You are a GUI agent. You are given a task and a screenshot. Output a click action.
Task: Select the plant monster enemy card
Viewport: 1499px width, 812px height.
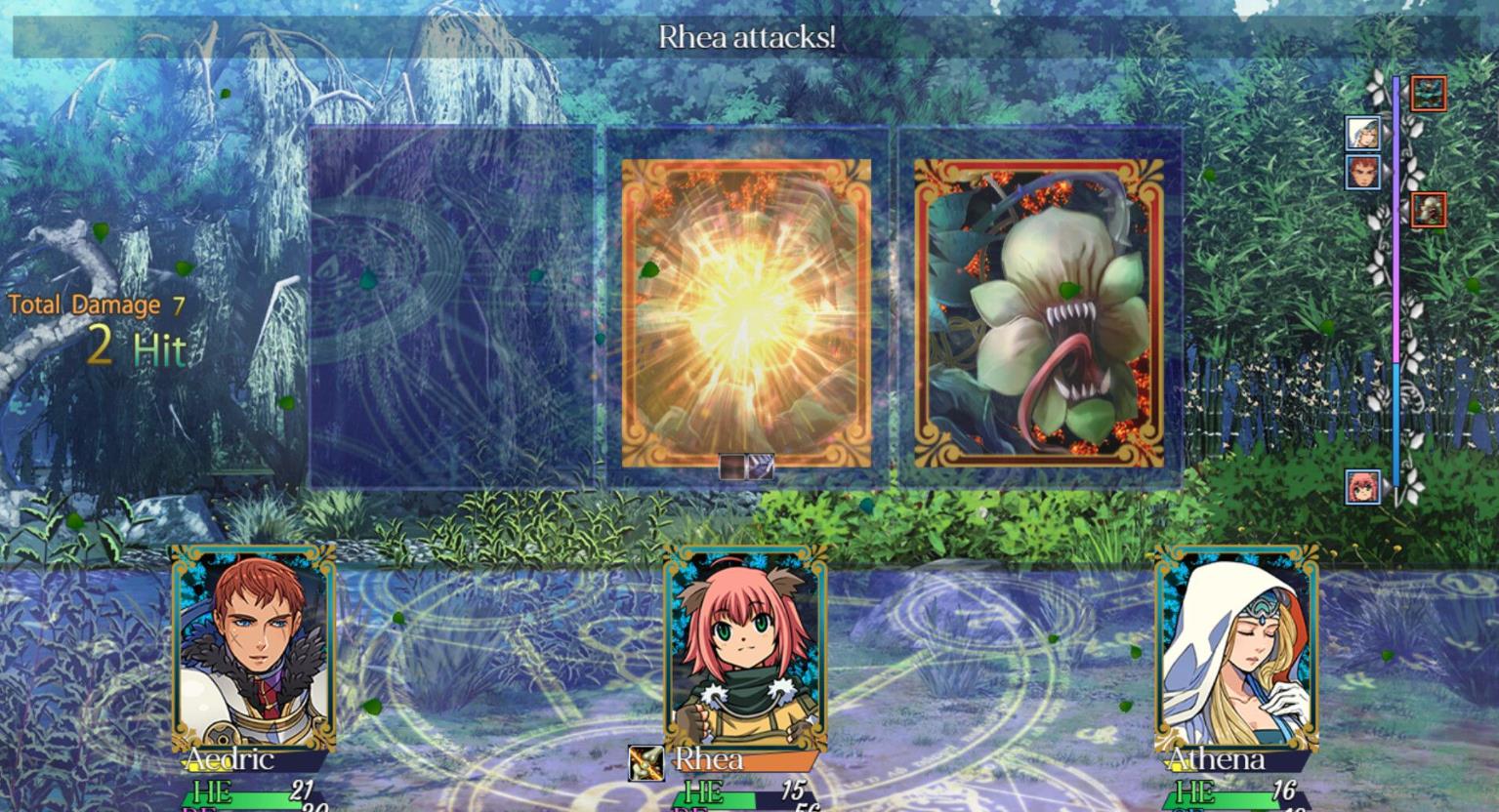1039,313
